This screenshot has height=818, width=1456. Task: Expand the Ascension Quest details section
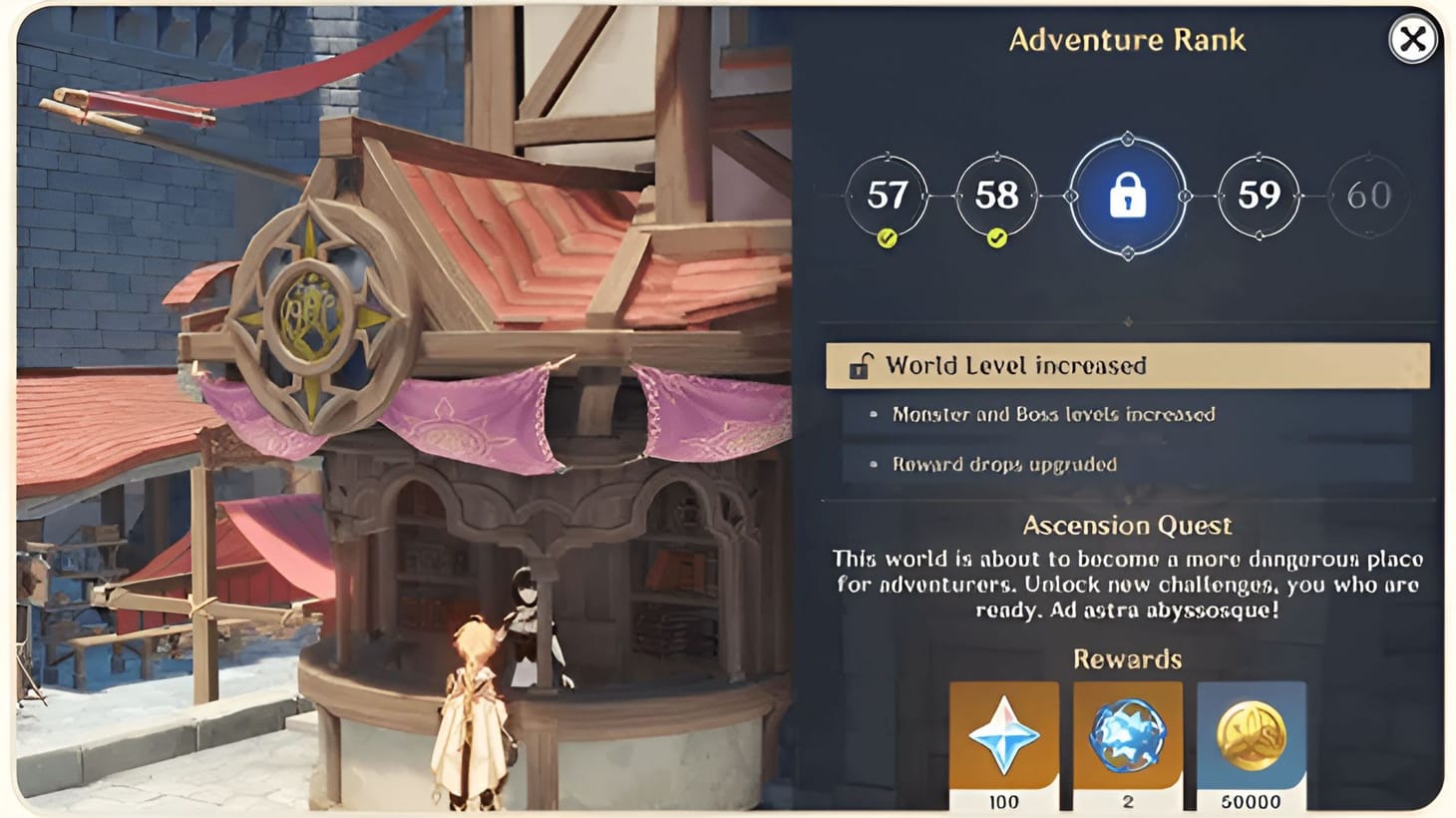pos(1127,525)
